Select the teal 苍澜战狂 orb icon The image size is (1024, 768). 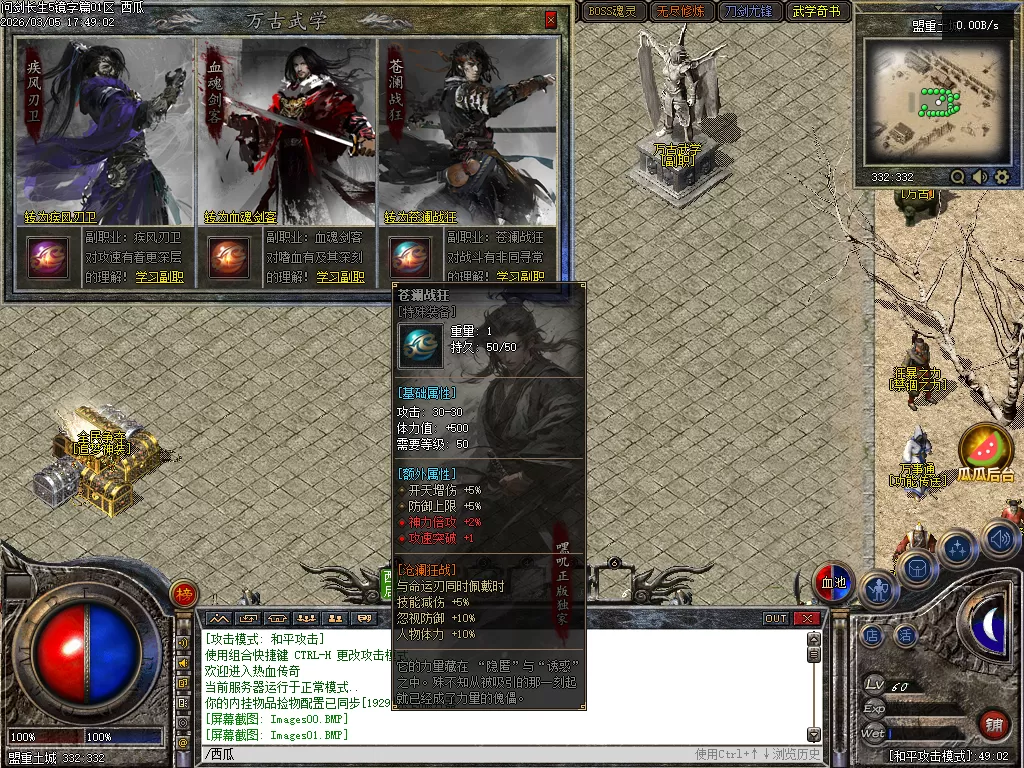click(409, 258)
